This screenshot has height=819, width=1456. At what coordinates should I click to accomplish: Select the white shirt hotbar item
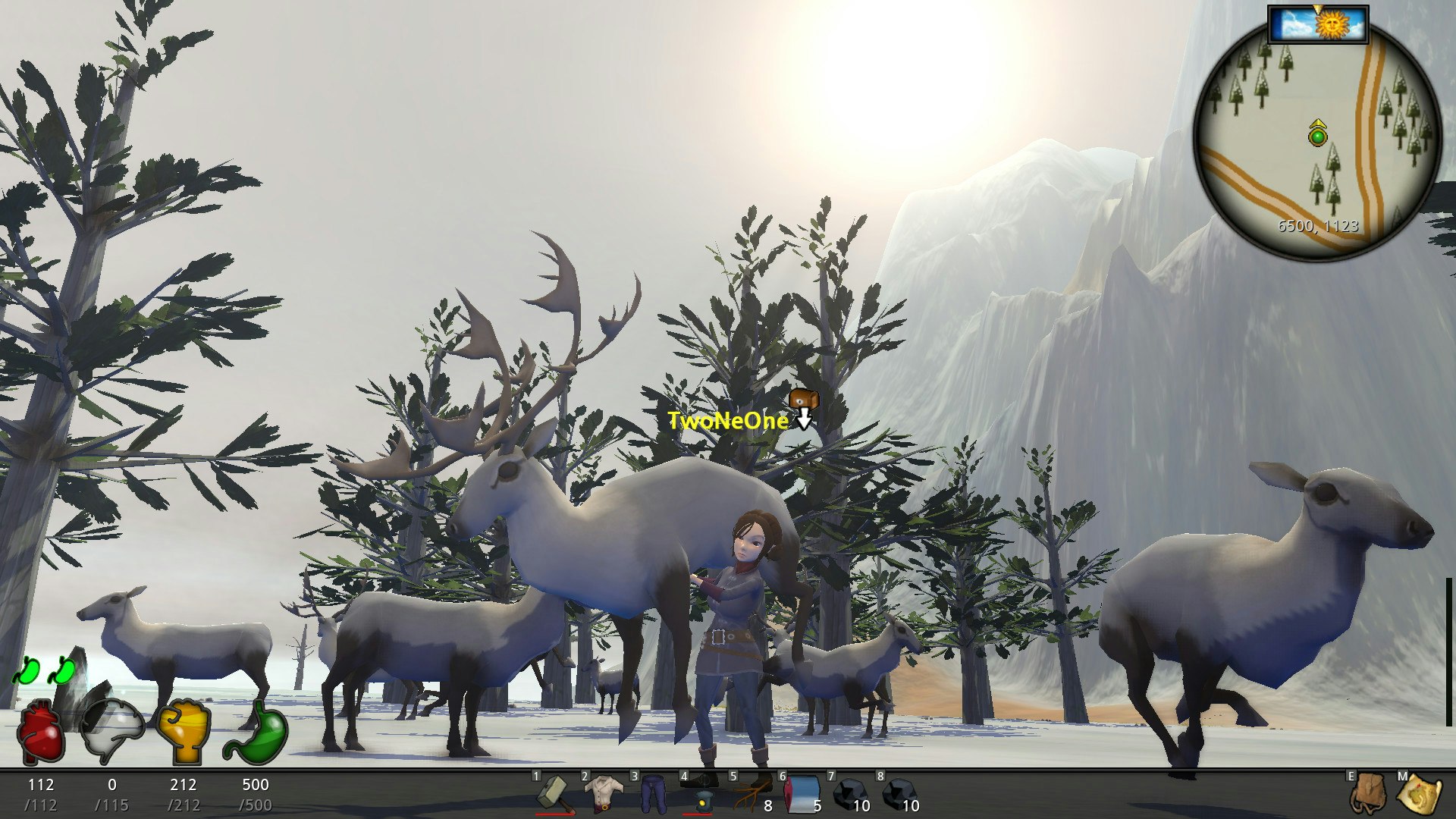point(604,794)
